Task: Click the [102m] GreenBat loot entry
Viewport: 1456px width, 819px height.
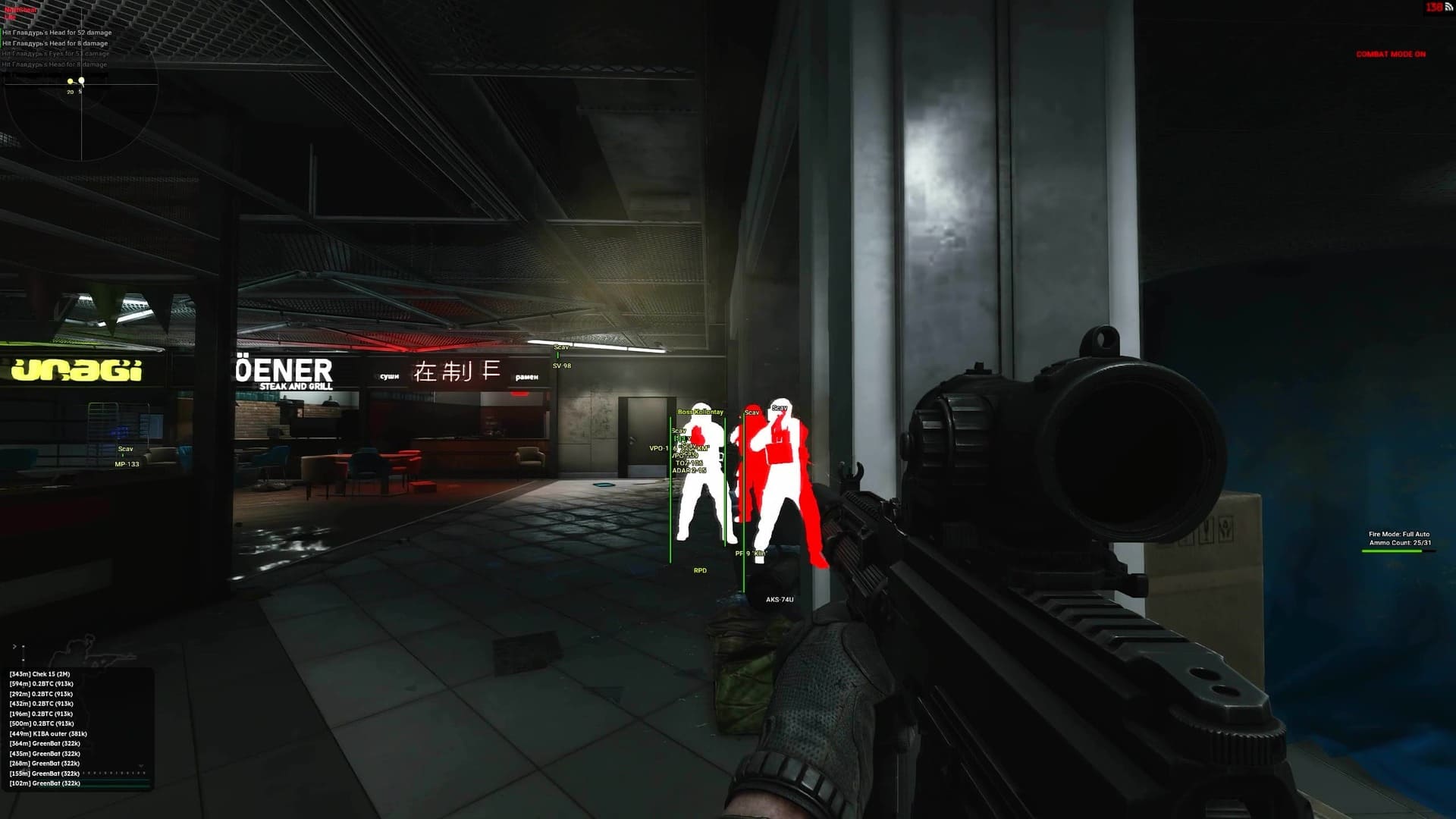Action: click(44, 783)
